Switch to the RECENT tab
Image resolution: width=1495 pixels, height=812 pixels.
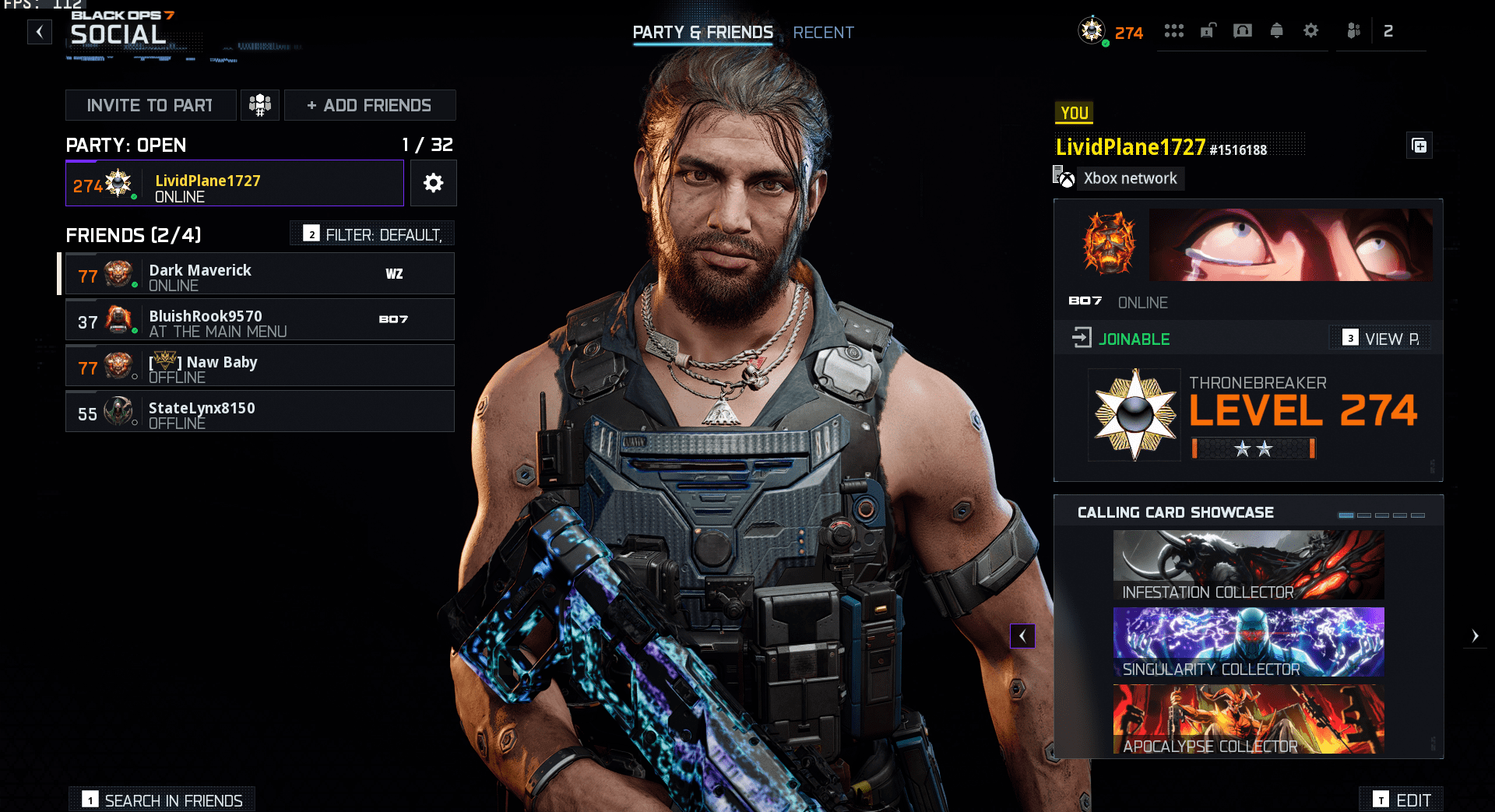click(x=823, y=33)
